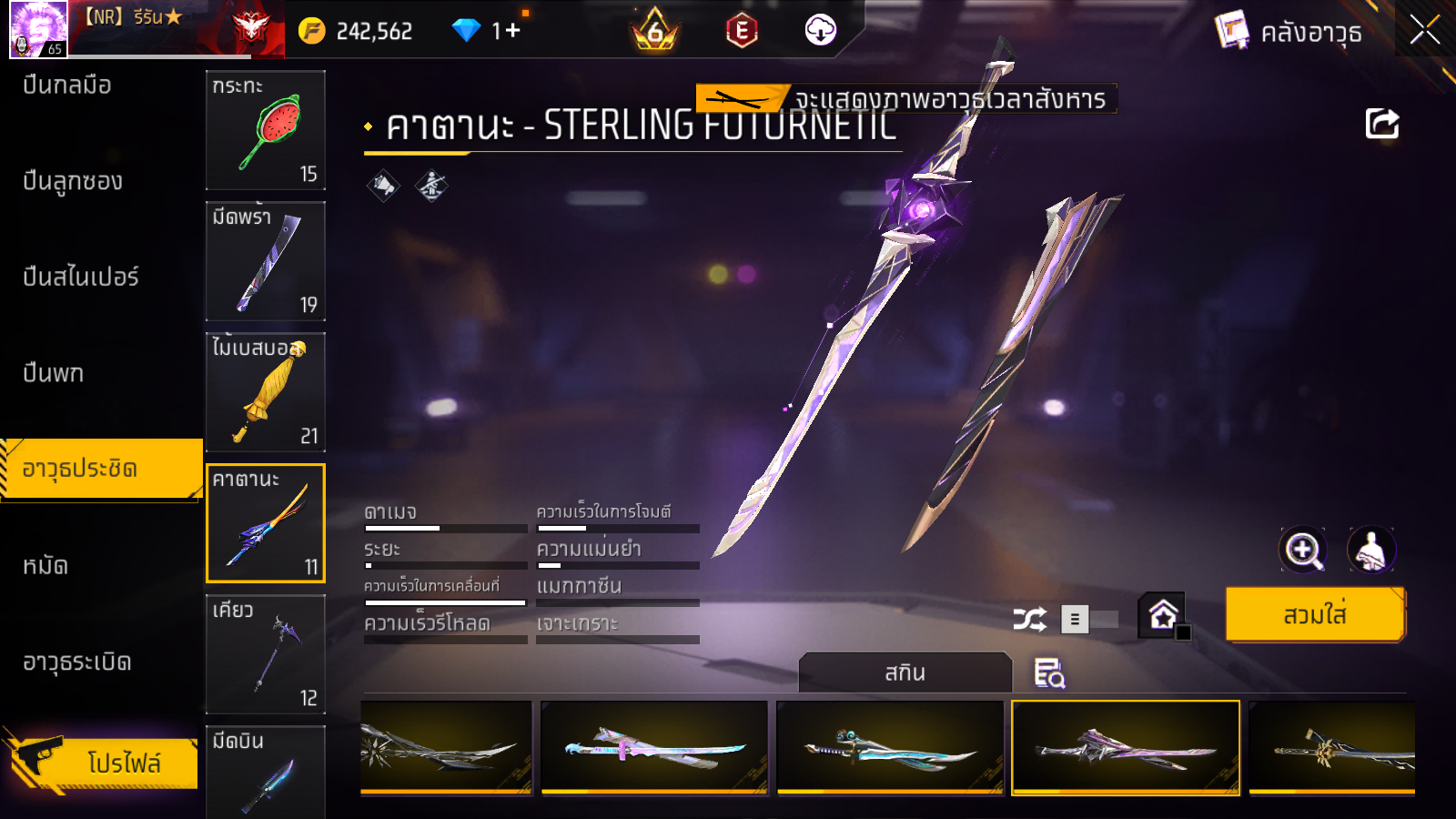
Task: Open the skin search filter icon
Action: pyautogui.click(x=1049, y=673)
